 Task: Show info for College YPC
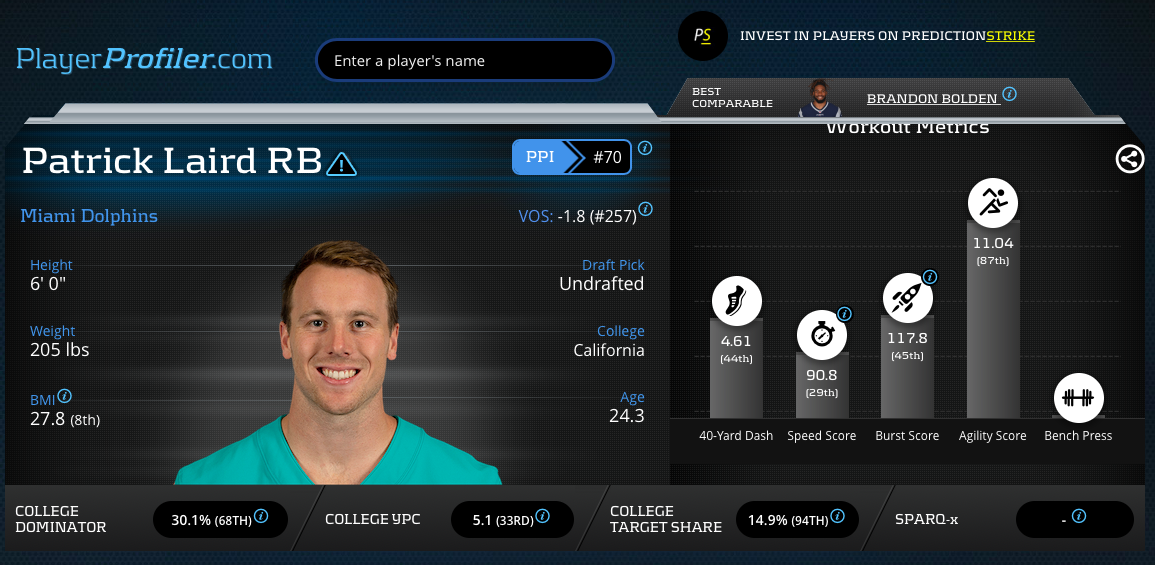[542, 516]
